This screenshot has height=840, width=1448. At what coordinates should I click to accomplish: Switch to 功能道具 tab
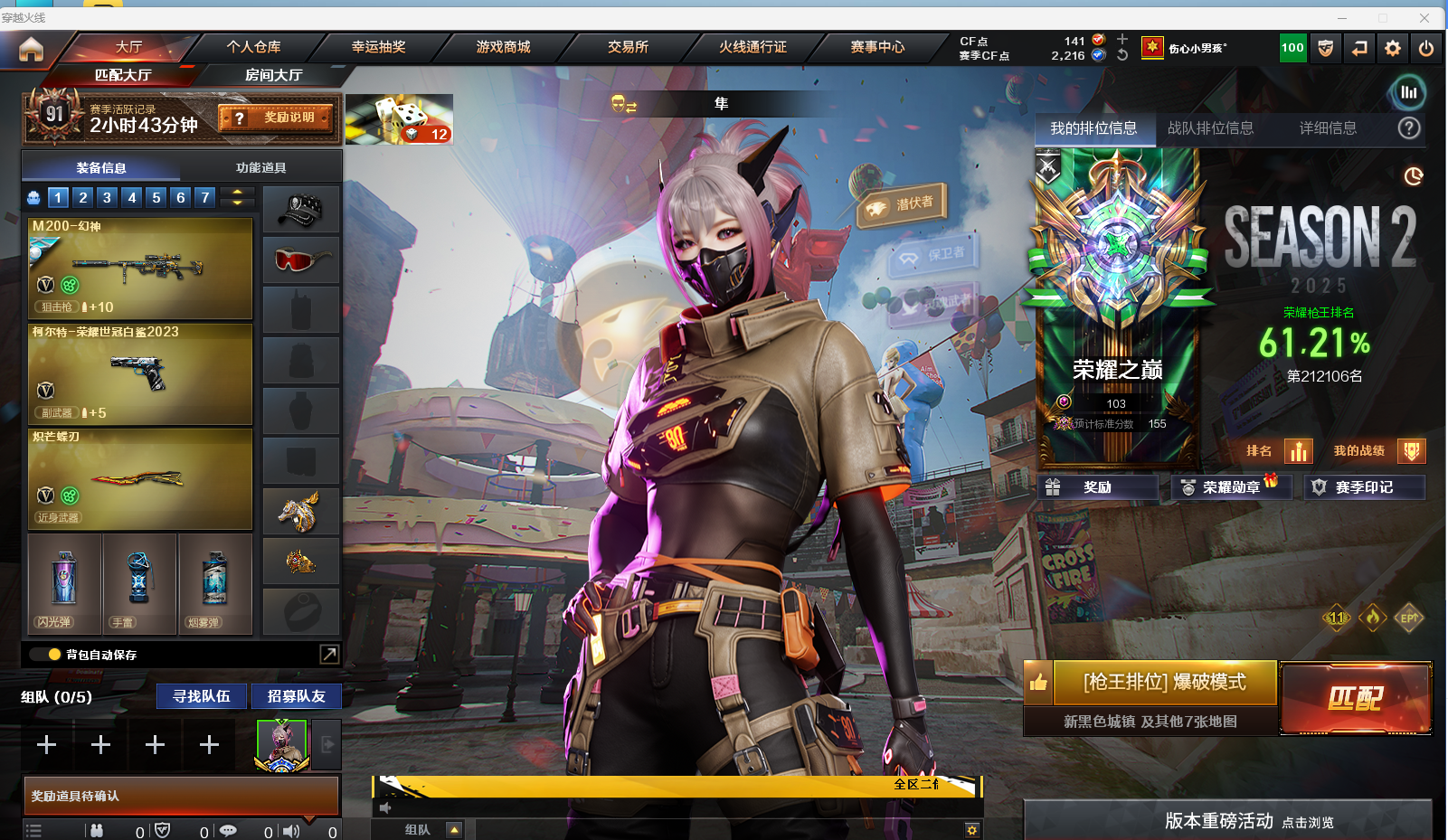(x=260, y=167)
